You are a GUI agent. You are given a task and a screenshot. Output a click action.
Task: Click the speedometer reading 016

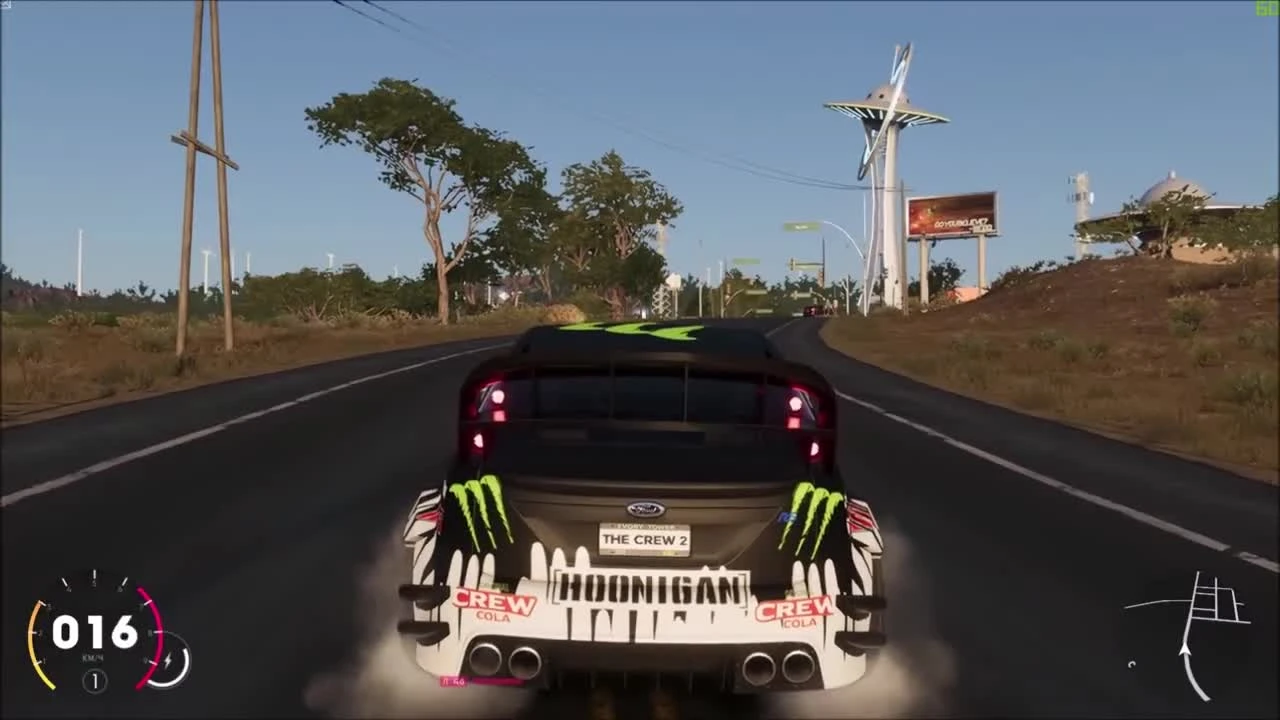tap(93, 631)
